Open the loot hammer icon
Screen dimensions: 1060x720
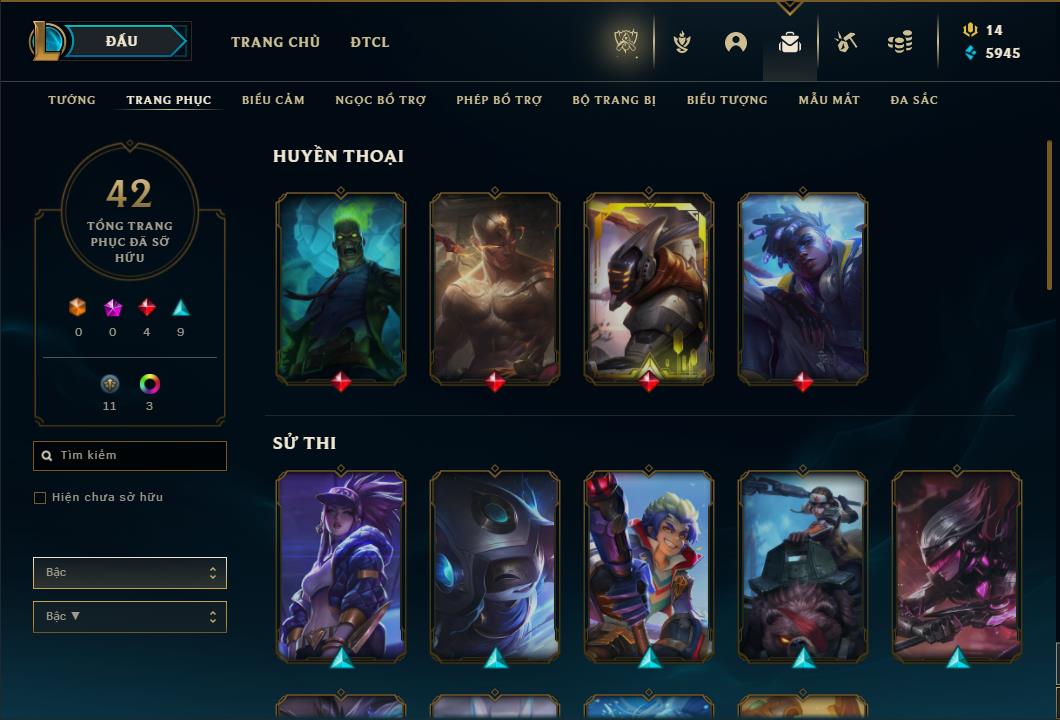846,42
